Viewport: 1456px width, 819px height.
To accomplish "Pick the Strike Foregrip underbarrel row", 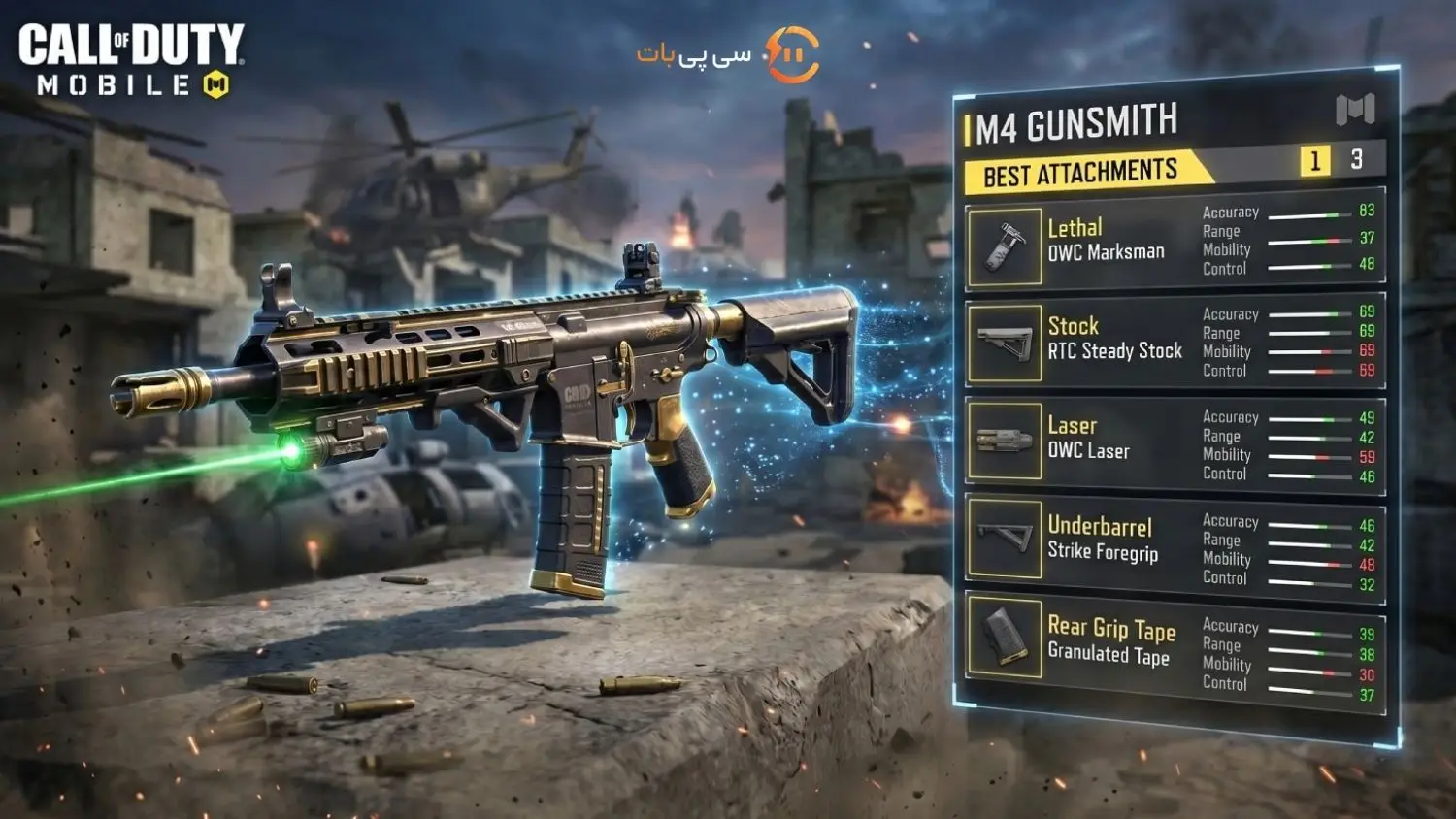I will (x=1102, y=540).
